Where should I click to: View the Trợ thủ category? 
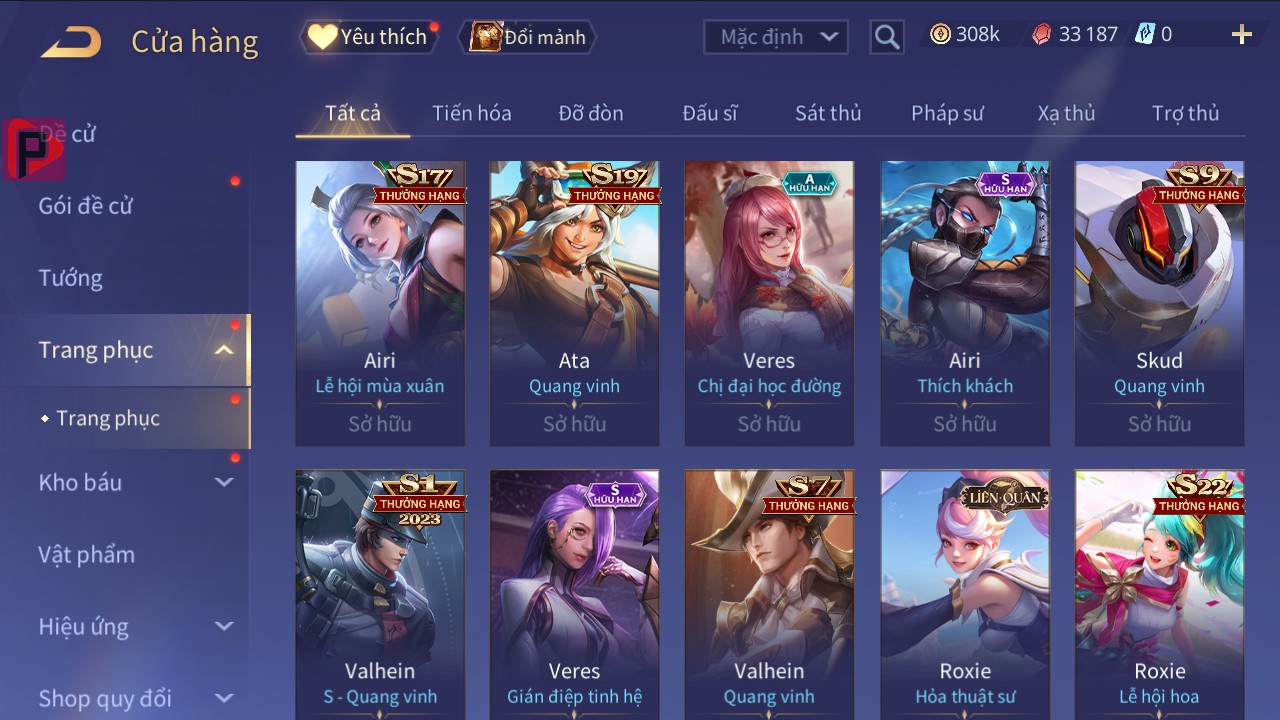tap(1185, 113)
